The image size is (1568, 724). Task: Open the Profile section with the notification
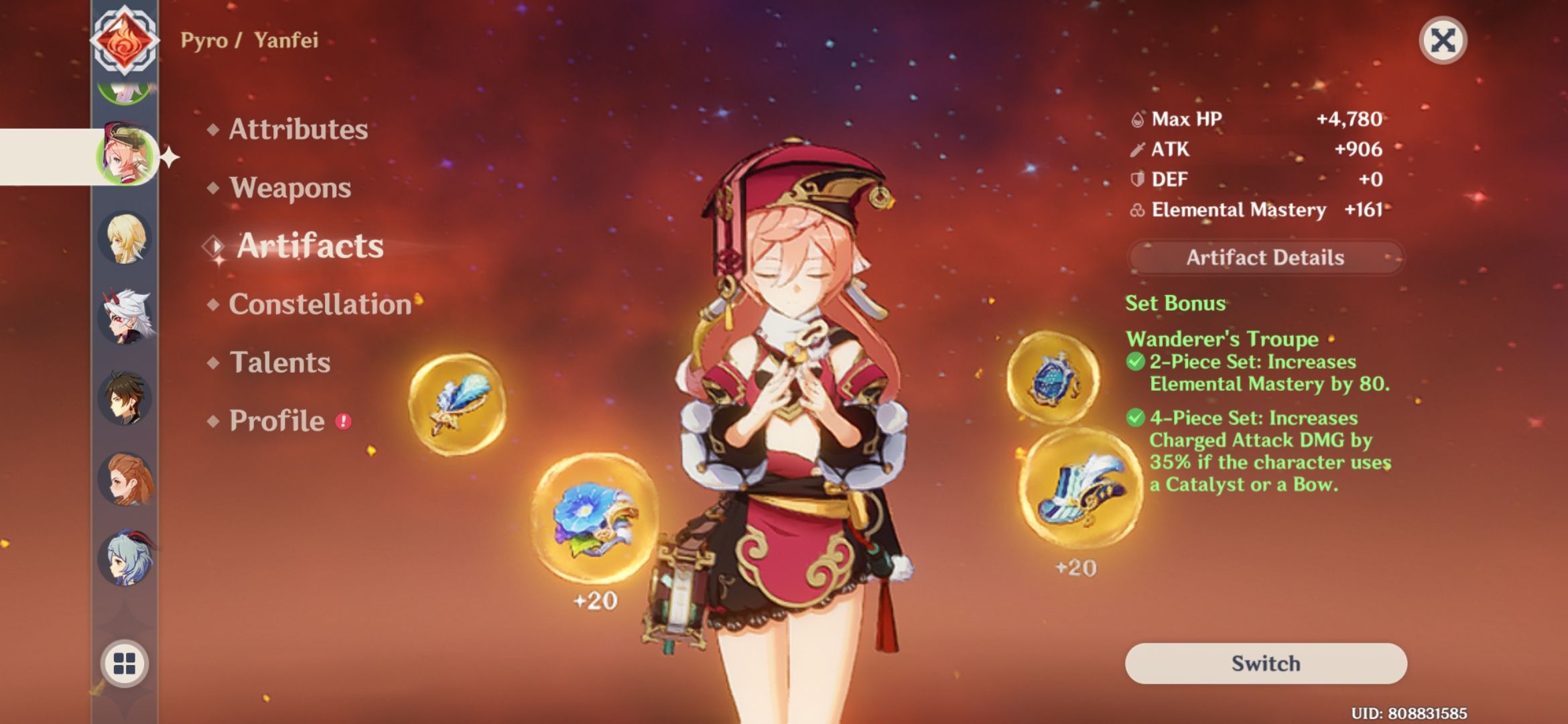[x=276, y=420]
